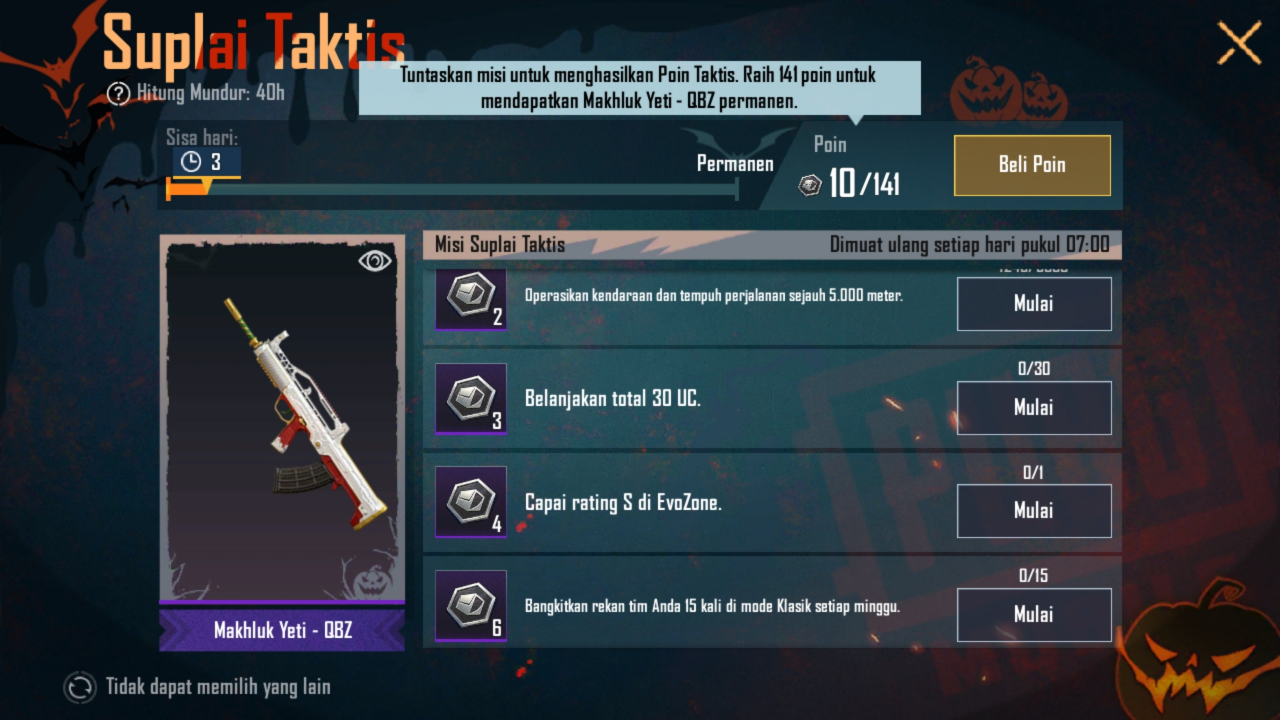Click the clock icon beside Sisa hari
The image size is (1280, 720).
[188, 161]
